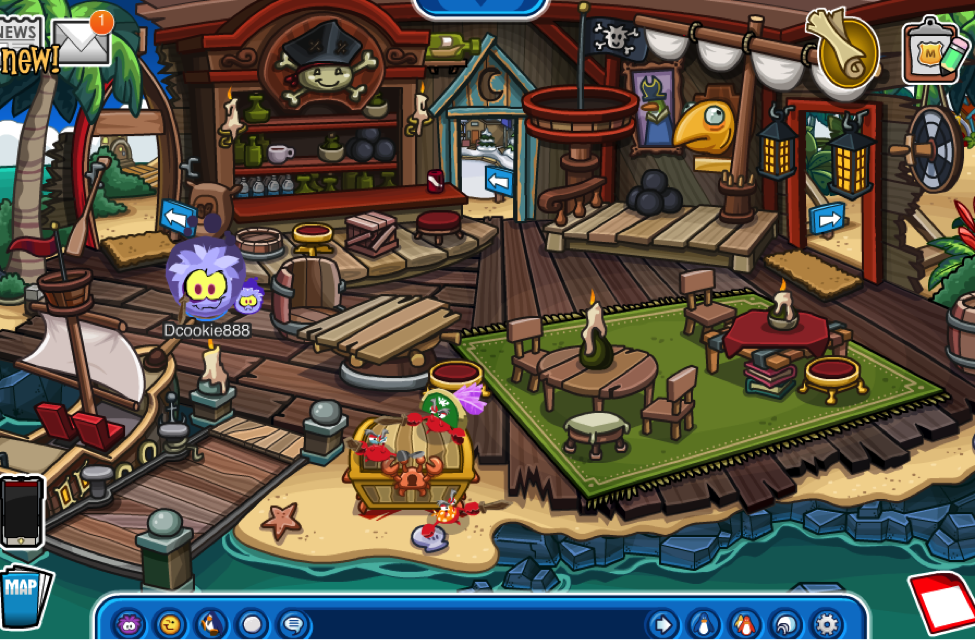Click the blue tab at the top center
975x640 pixels.
tap(481, 7)
